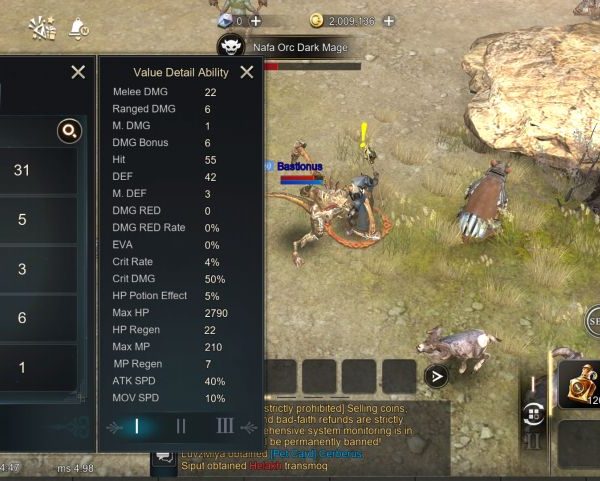Close the Value Detail Ability panel

pyautogui.click(x=245, y=72)
